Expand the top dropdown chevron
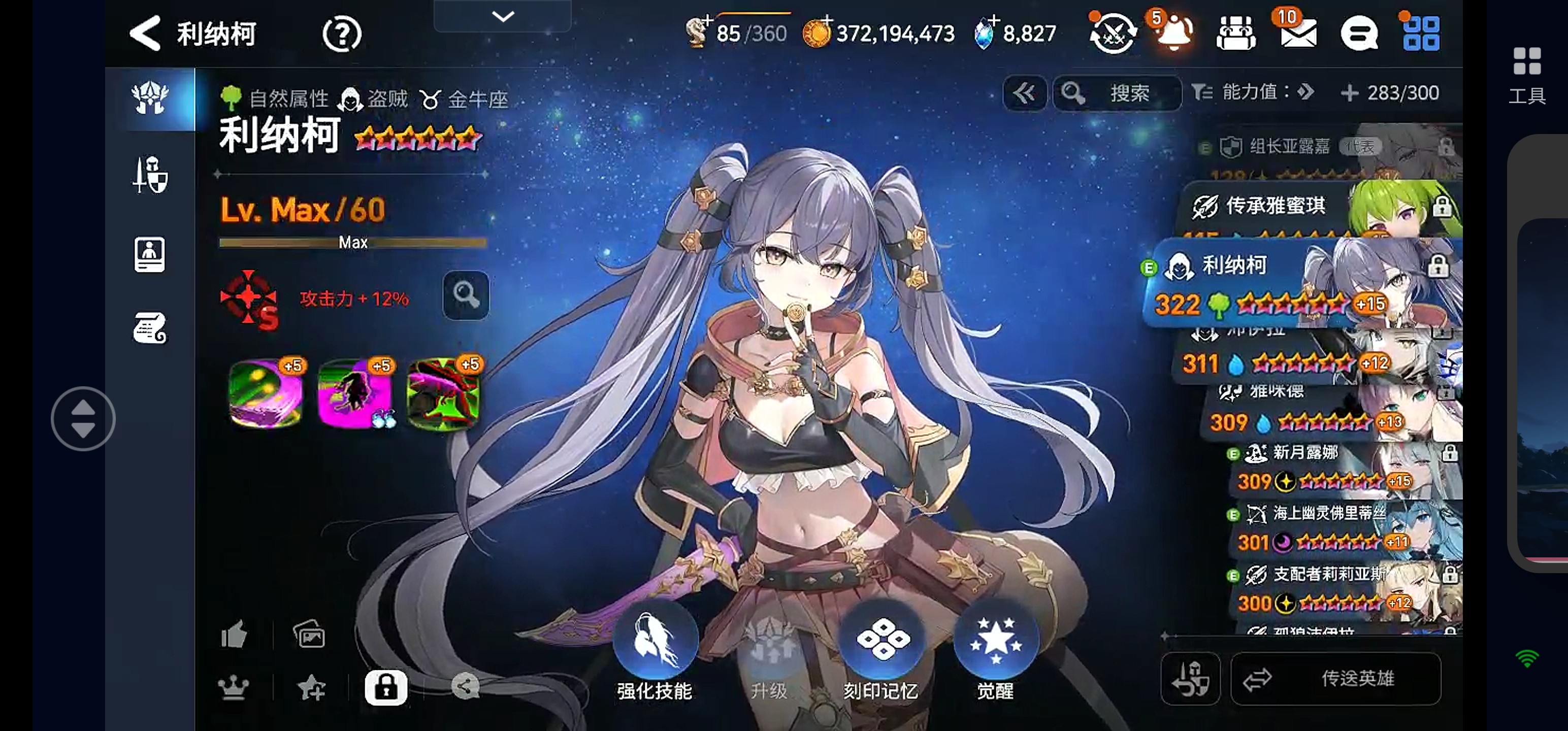The width and height of the screenshot is (1568, 731). click(x=503, y=16)
